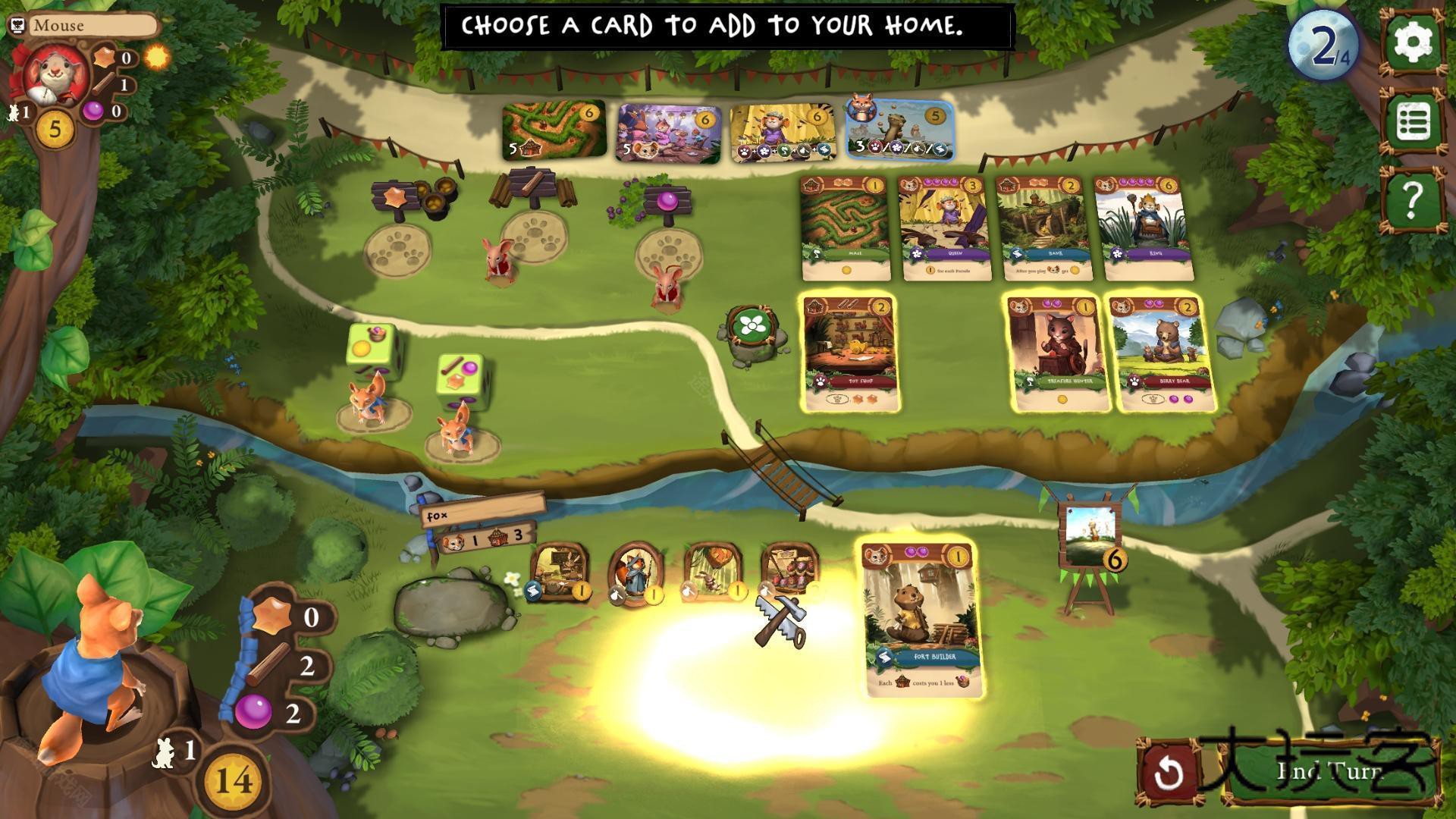This screenshot has height=819, width=1456.
Task: Select the Queen card in the meadow
Action: [x=943, y=228]
